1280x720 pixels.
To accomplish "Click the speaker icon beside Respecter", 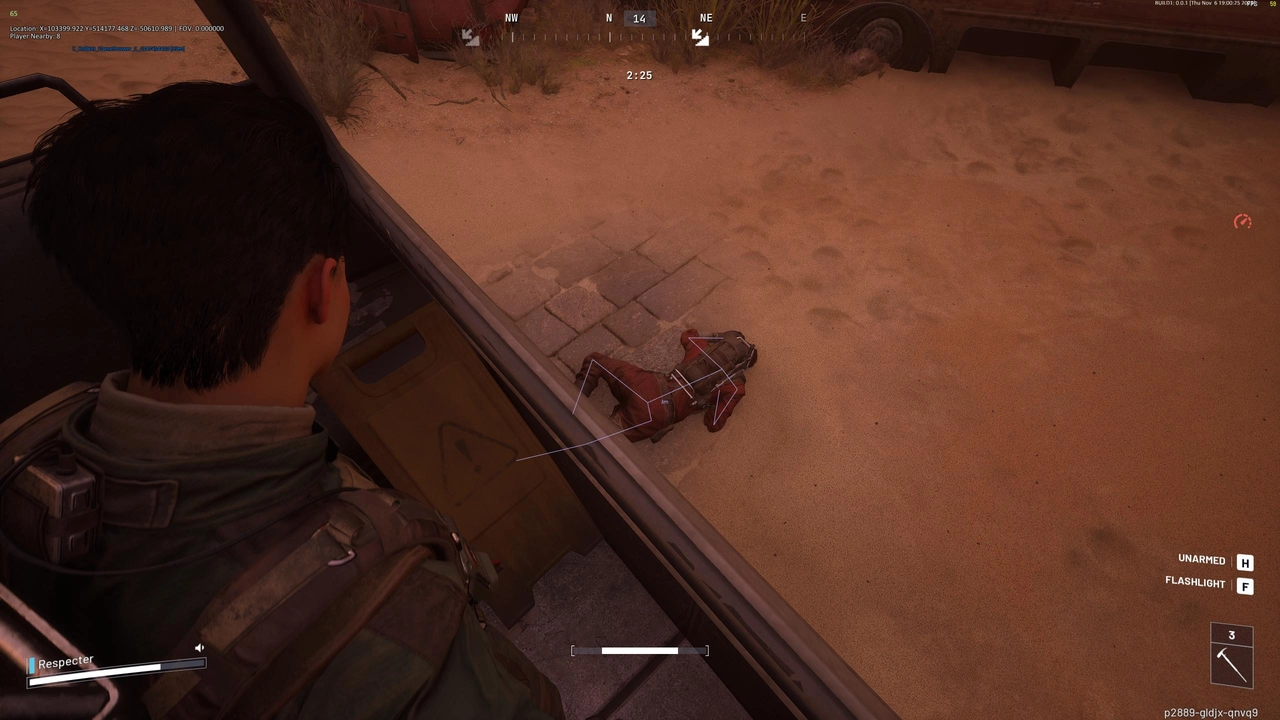I will point(199,648).
